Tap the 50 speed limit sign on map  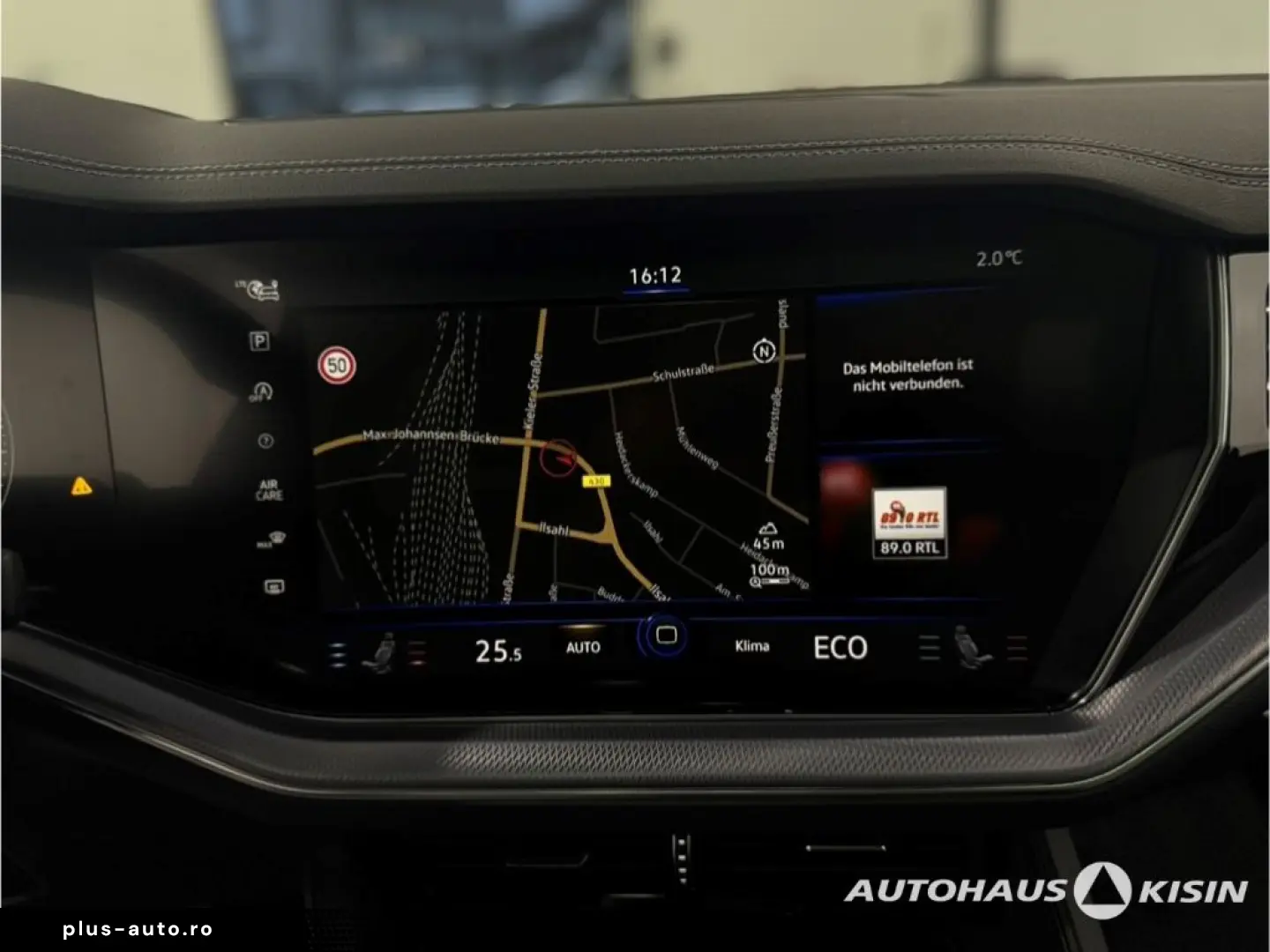point(335,363)
